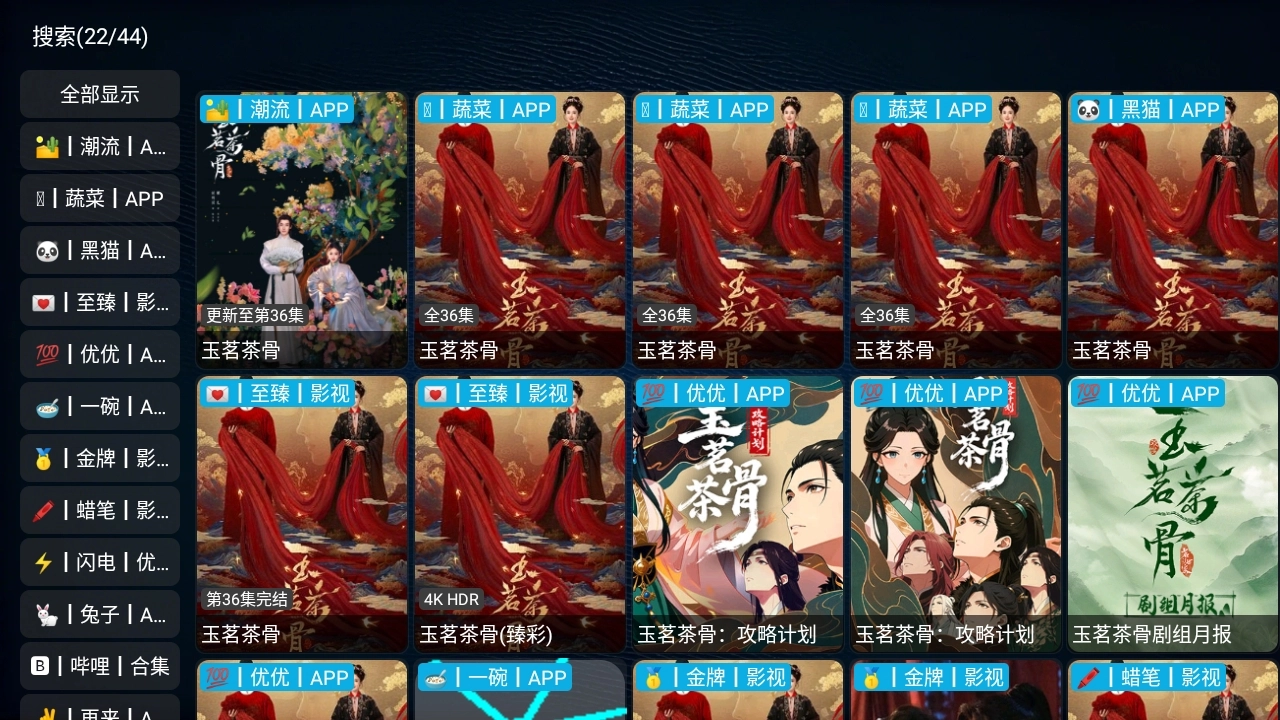The width and height of the screenshot is (1280, 720).
Task: Toggle the 哔哩合集 source filter
Action: click(x=99, y=666)
